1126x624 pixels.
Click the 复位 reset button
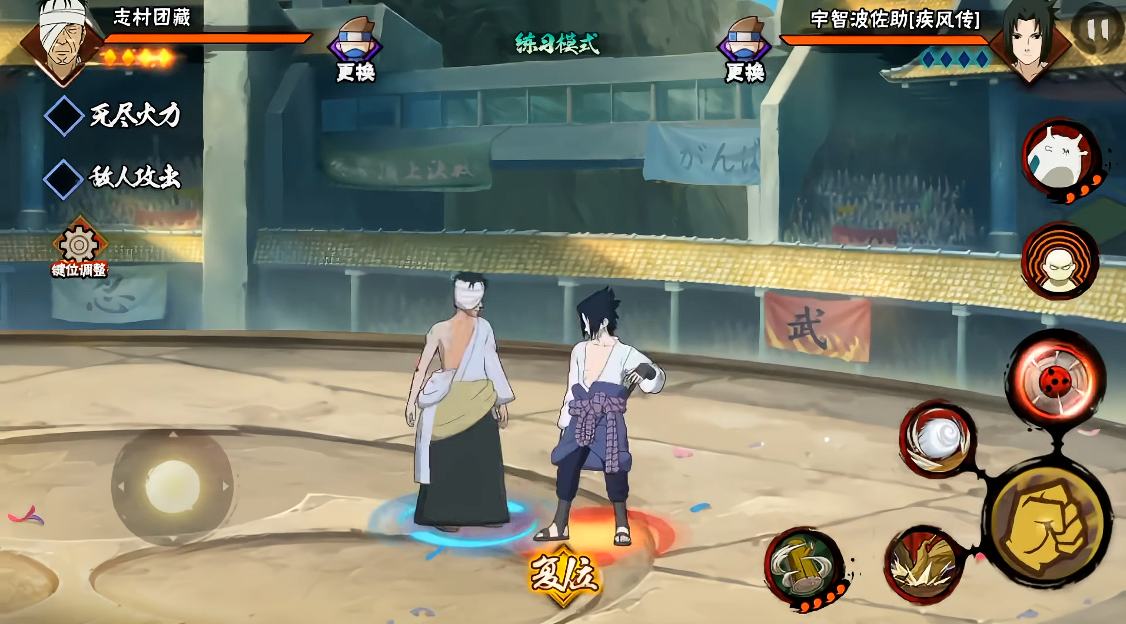coord(564,577)
